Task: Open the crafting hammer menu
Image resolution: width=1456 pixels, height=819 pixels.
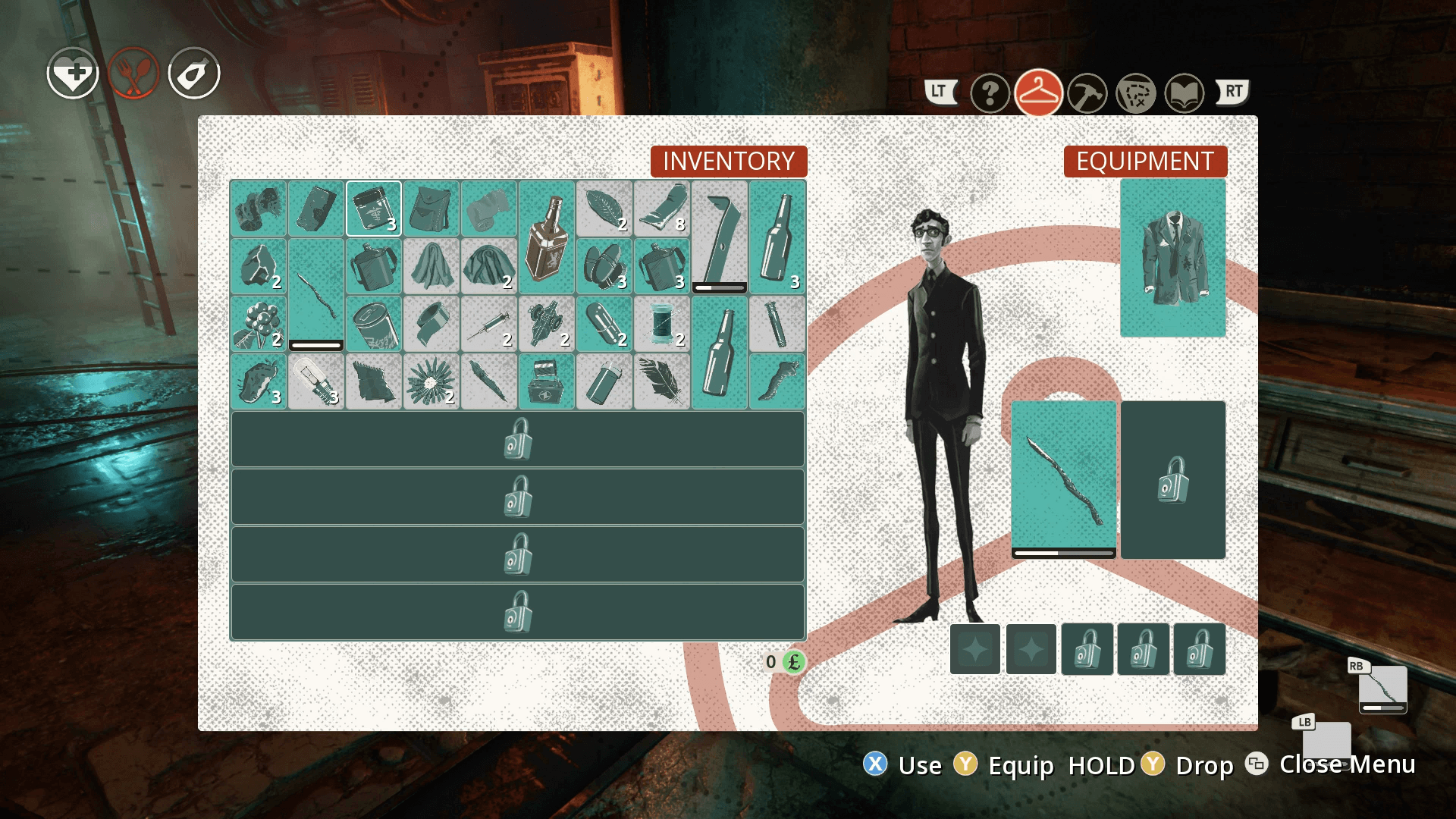Action: pyautogui.click(x=1087, y=93)
